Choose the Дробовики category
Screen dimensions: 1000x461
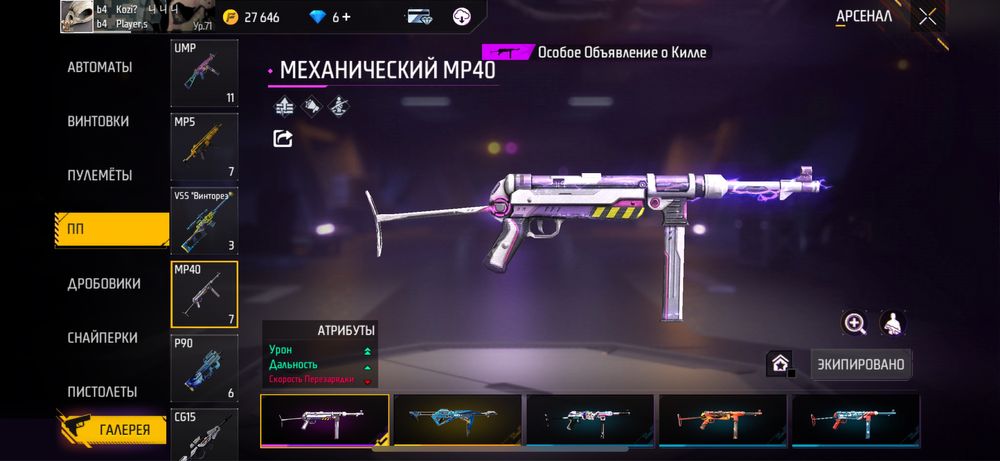tap(103, 283)
